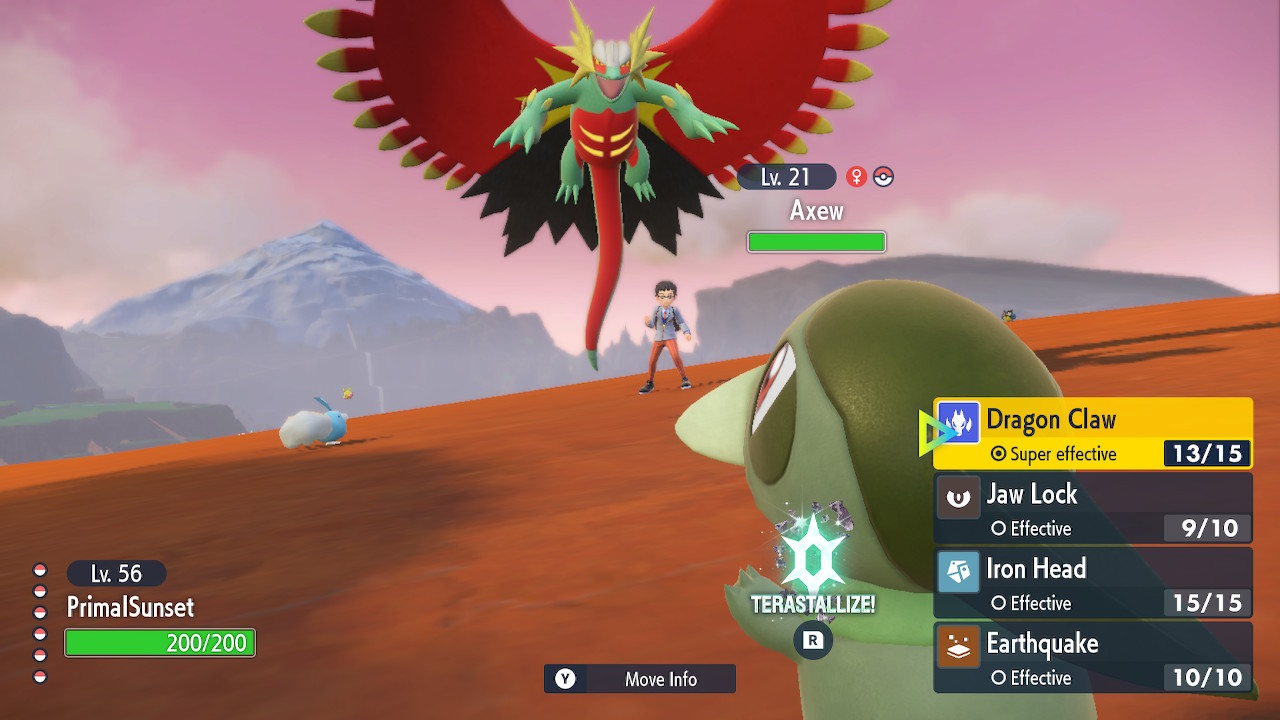This screenshot has width=1280, height=720.
Task: Activate the Terastallize icon
Action: click(x=812, y=560)
